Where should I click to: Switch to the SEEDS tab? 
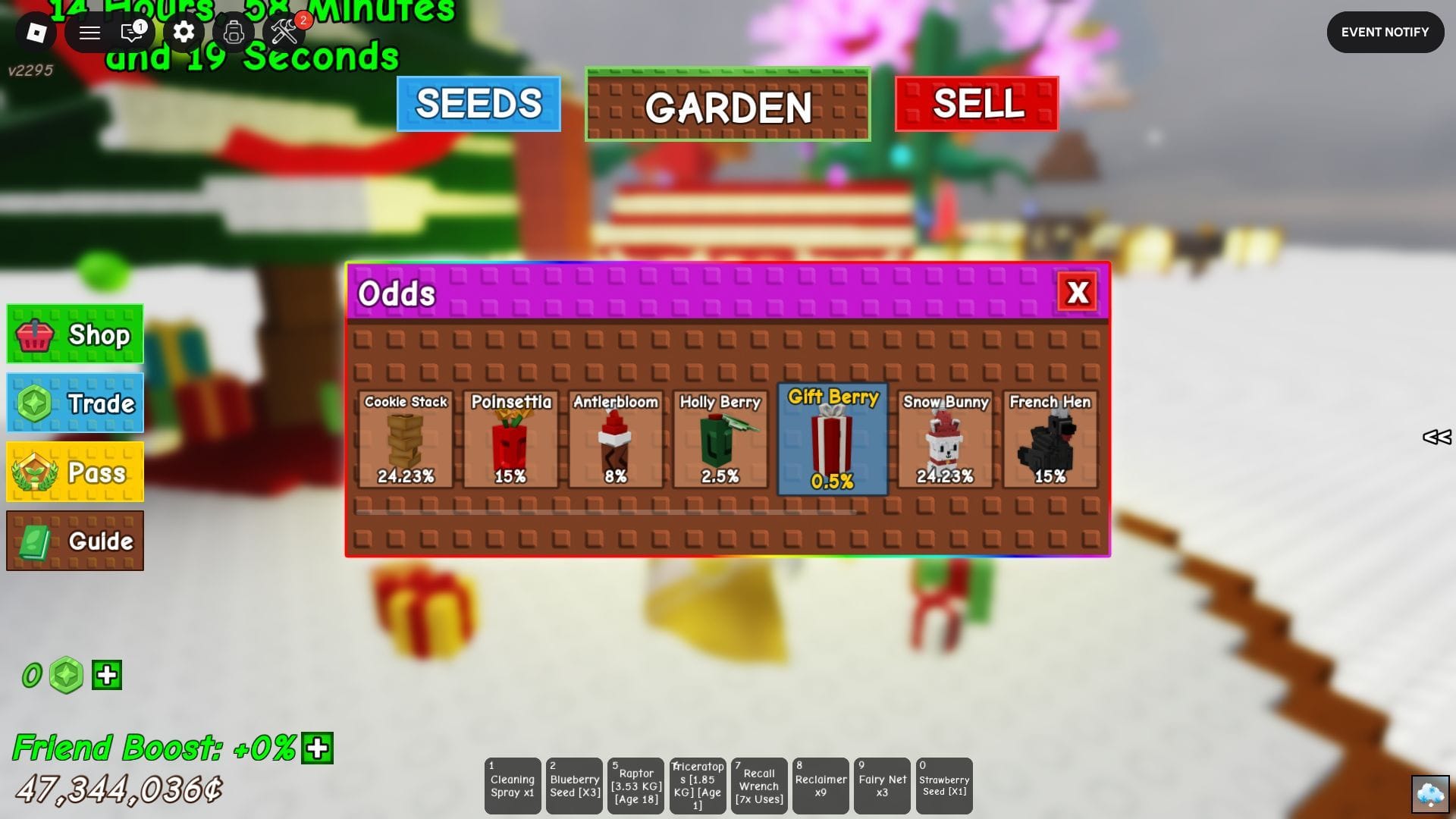coord(478,104)
